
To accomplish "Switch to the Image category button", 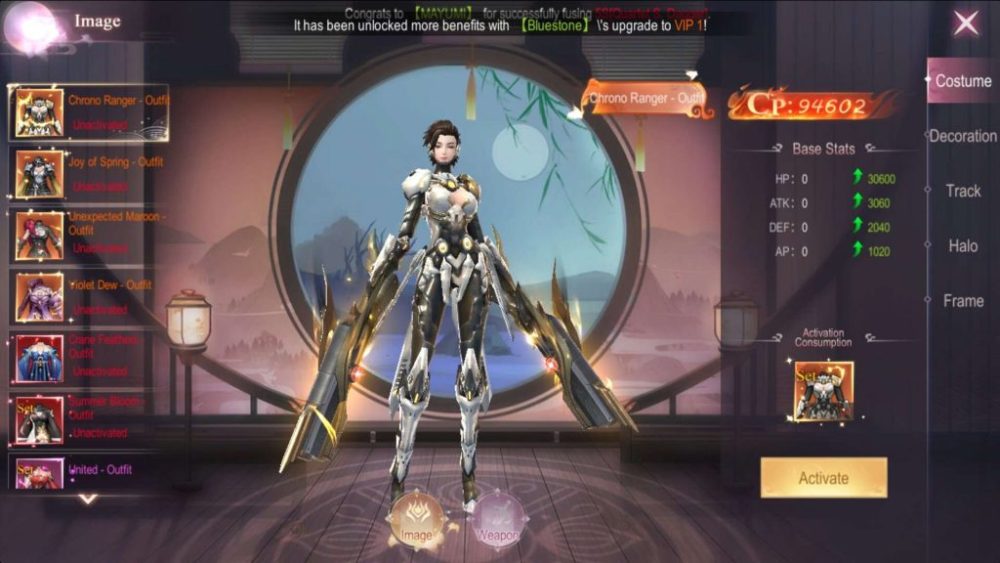I will coord(416,518).
